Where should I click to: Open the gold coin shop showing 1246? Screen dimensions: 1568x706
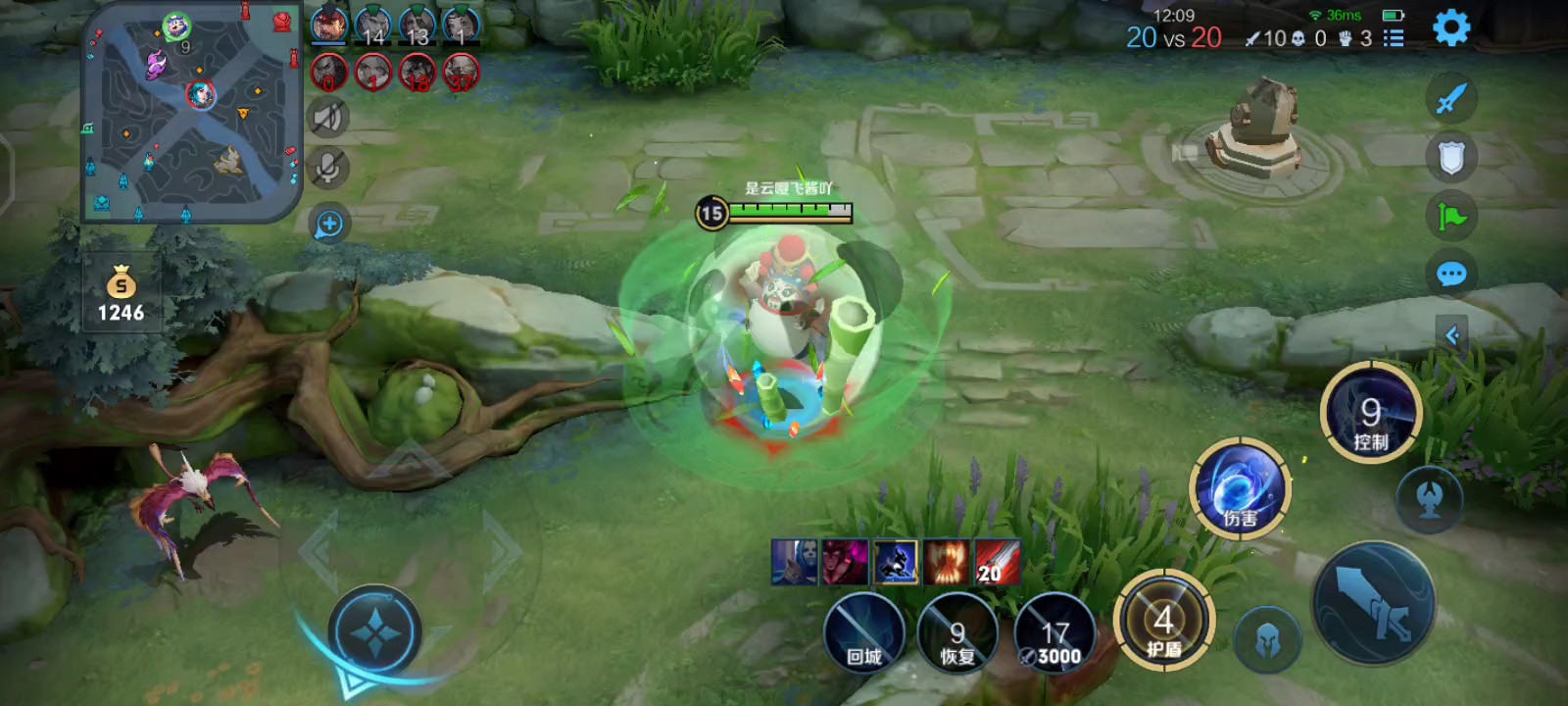click(121, 294)
